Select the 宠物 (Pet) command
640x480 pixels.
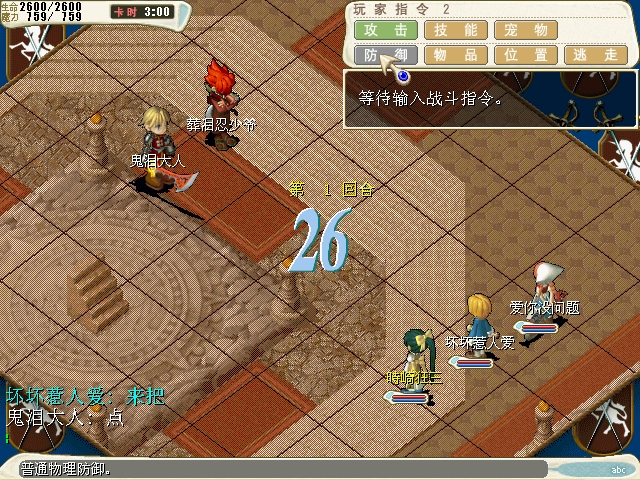click(x=526, y=30)
